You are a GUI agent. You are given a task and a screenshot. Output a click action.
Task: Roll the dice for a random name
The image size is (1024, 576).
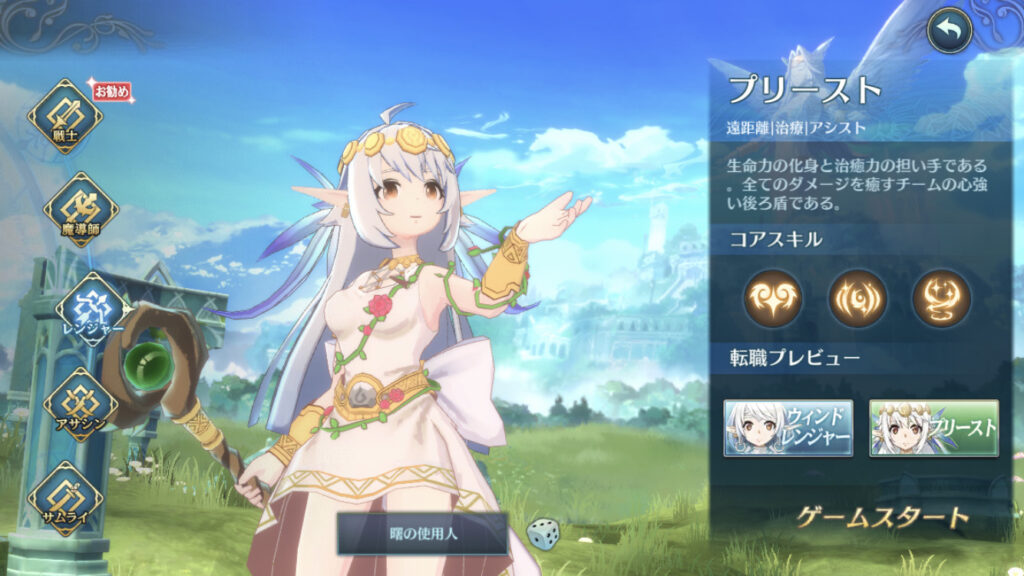tap(542, 532)
